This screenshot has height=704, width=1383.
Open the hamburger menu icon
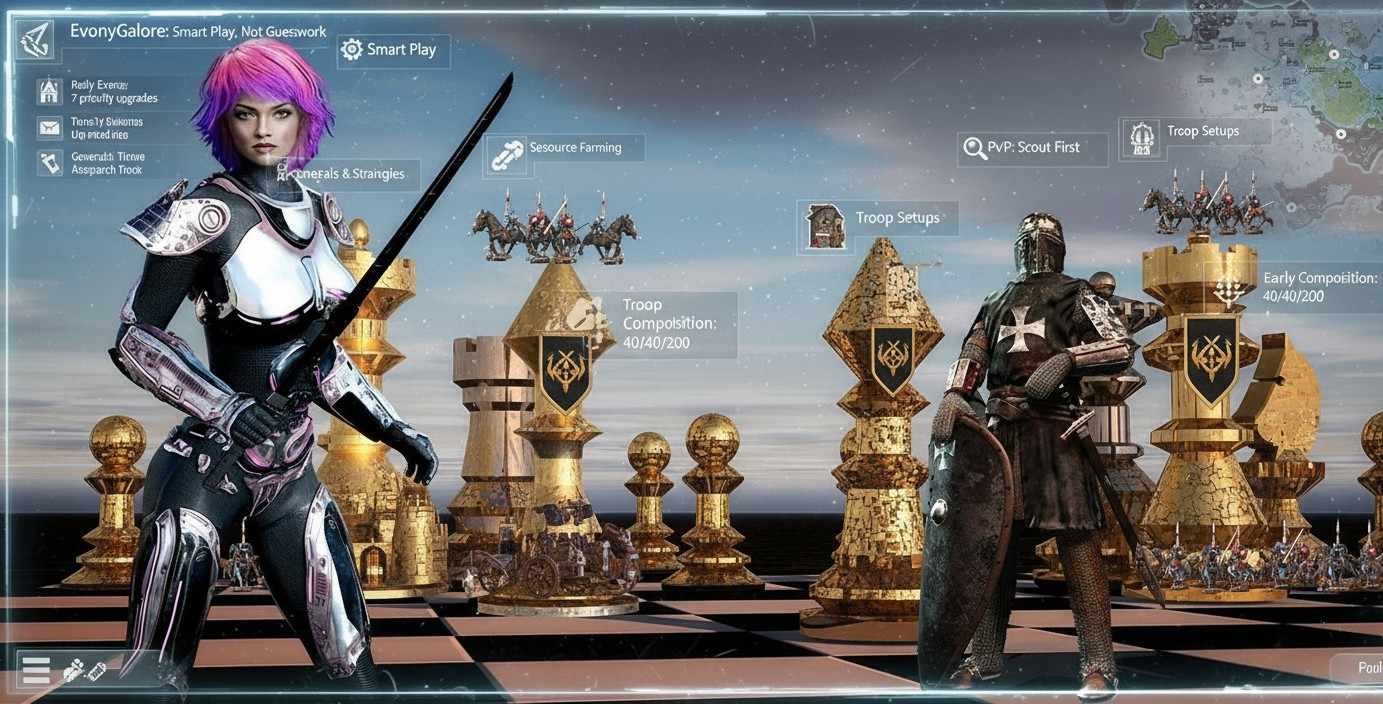[x=36, y=670]
